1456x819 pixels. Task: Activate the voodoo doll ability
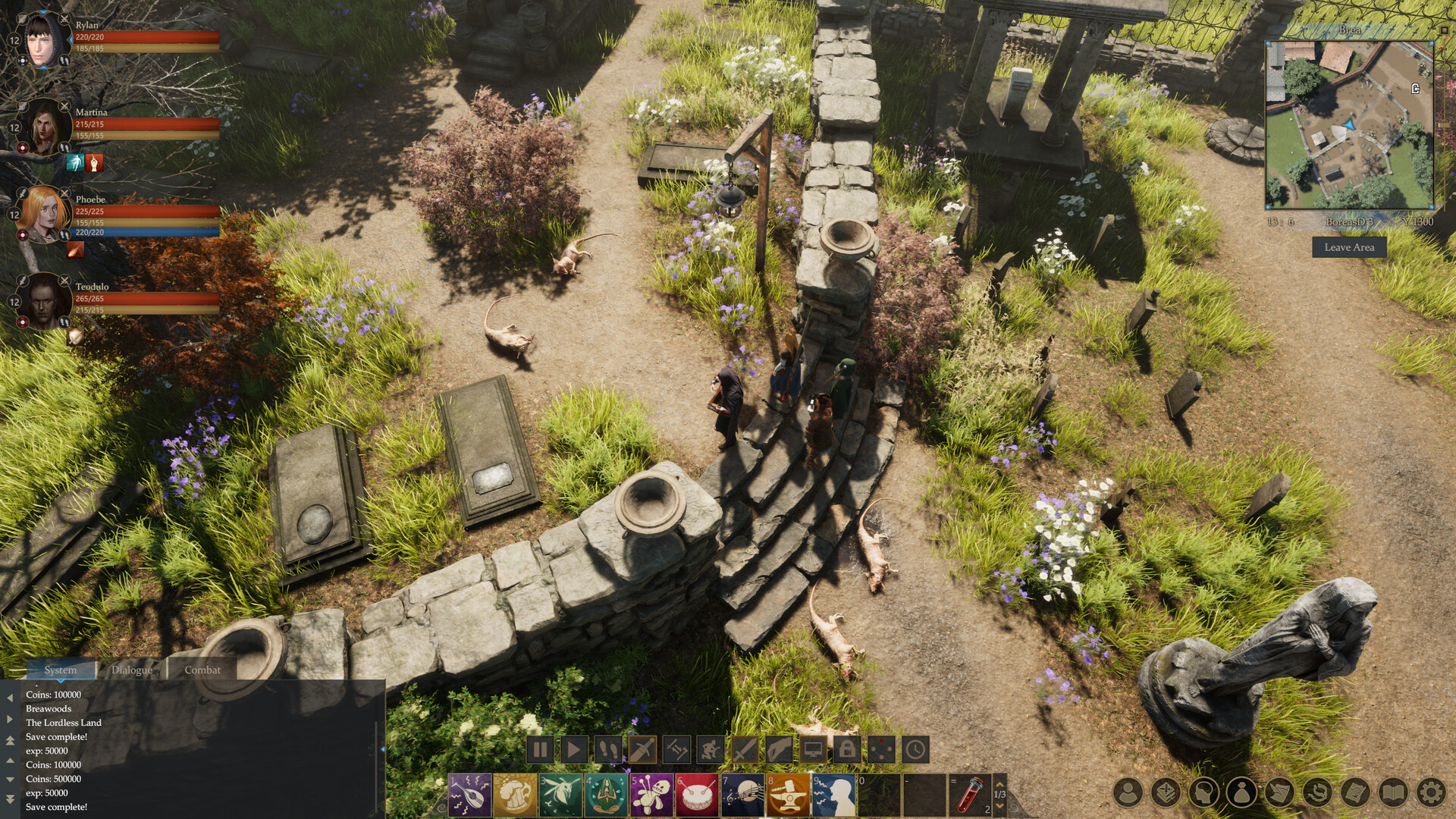click(652, 795)
